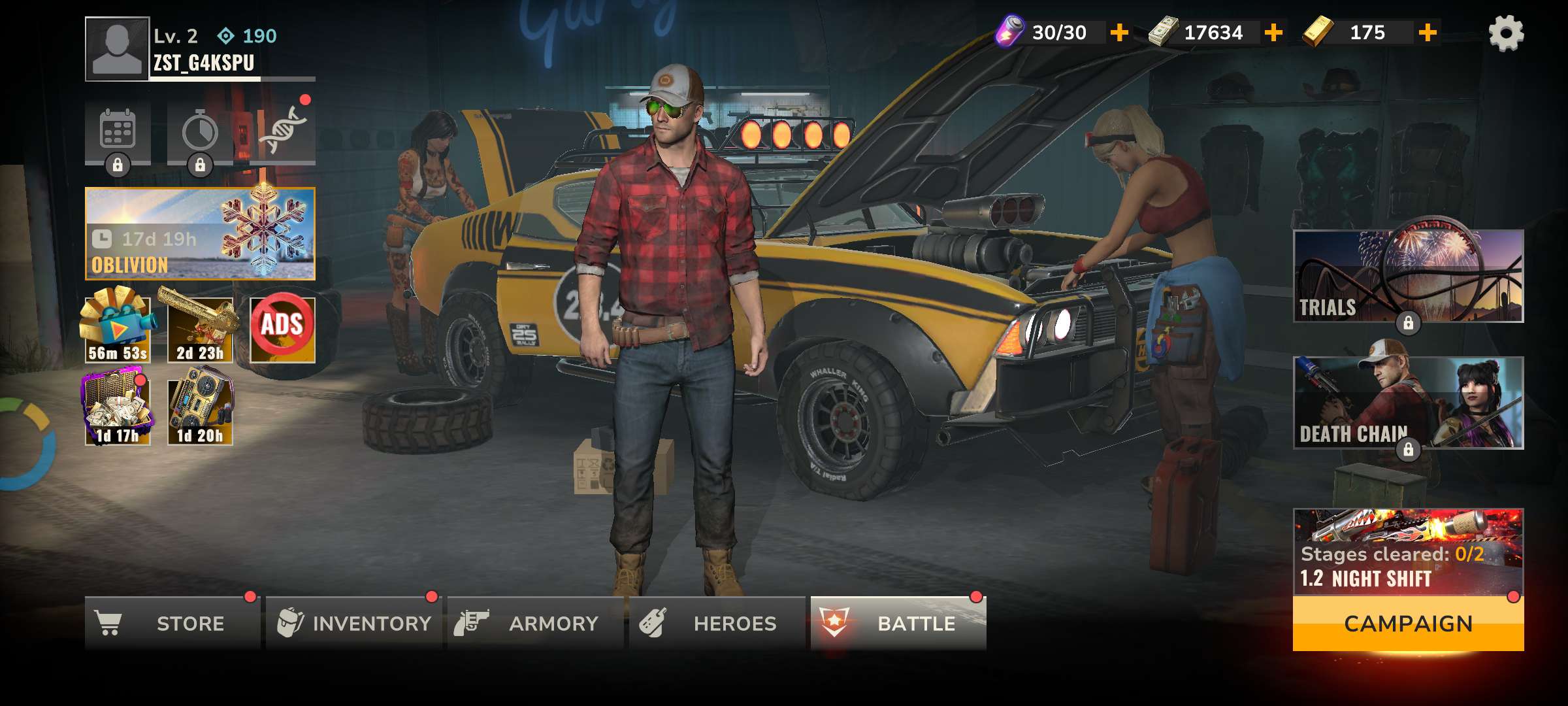Open the Oblivion event banner
This screenshot has width=1568, height=706.
click(200, 234)
